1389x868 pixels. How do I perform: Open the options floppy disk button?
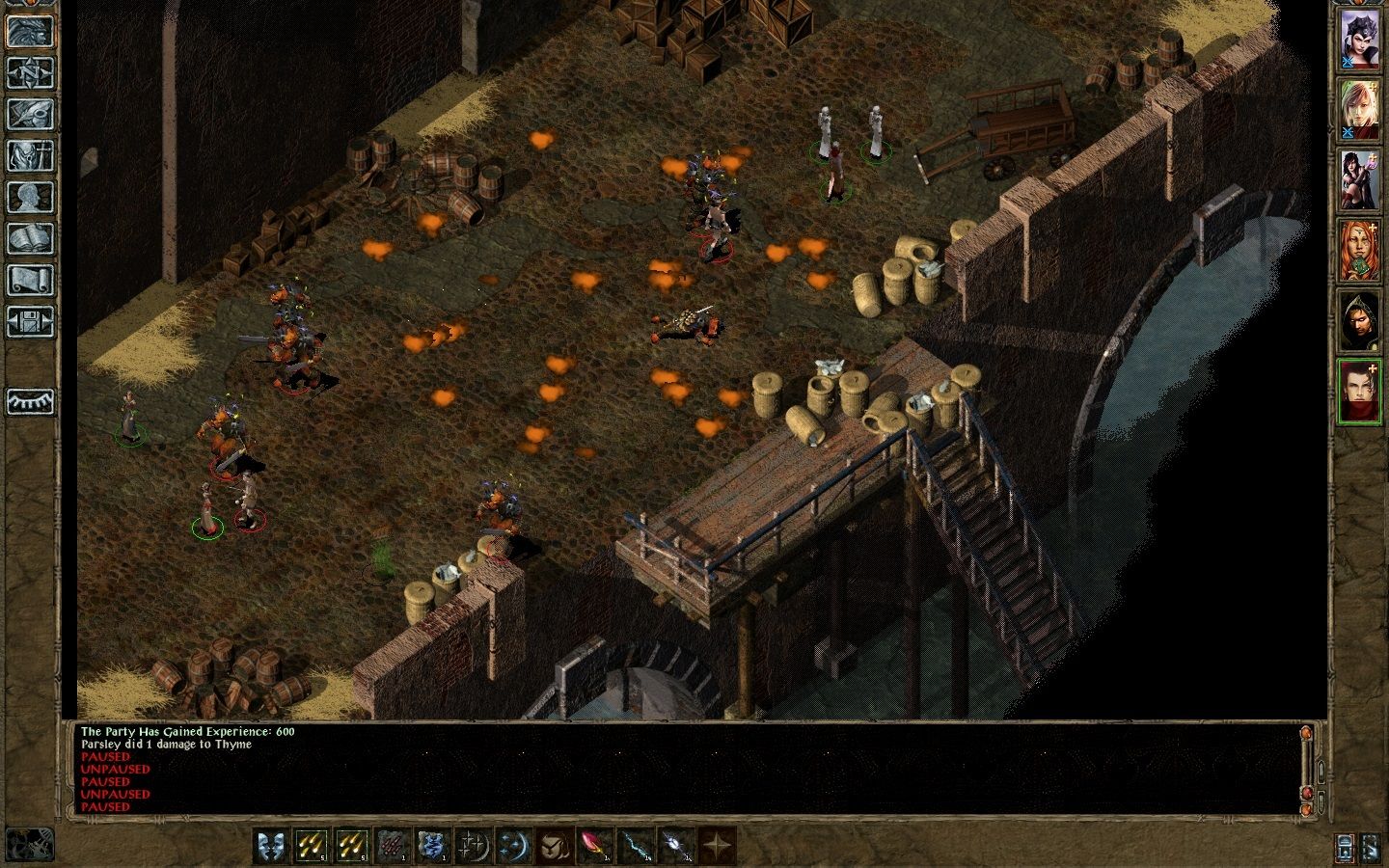click(x=30, y=321)
